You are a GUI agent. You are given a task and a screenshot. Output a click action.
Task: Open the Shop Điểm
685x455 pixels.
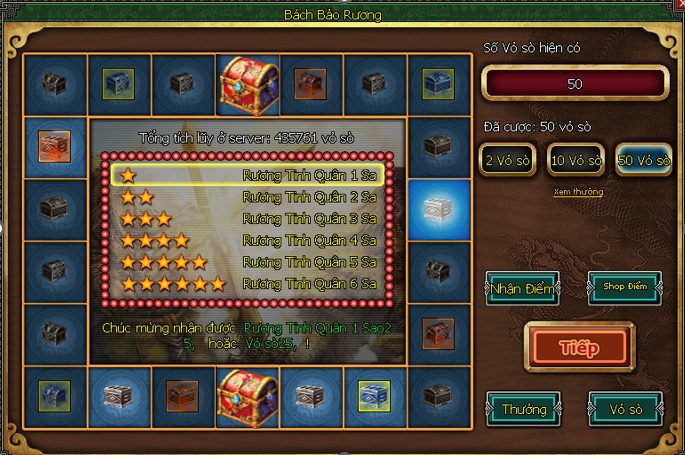625,289
